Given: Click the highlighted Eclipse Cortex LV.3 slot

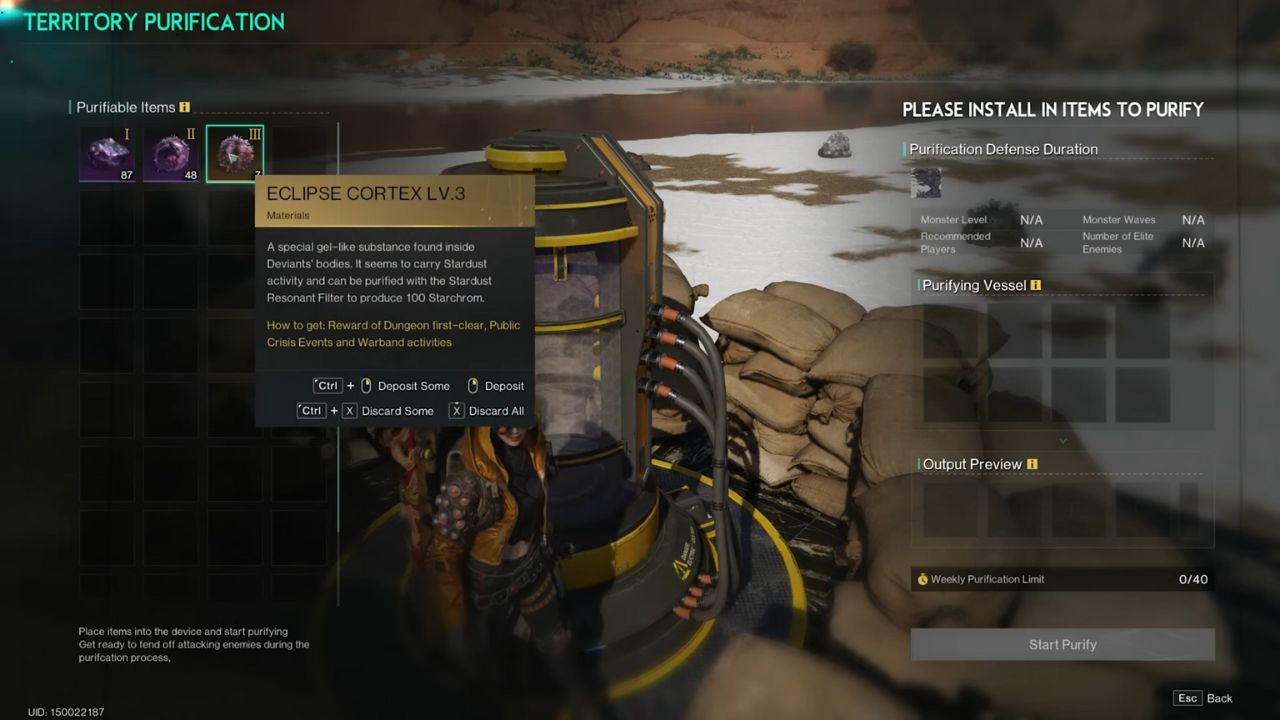Looking at the screenshot, I should coord(235,154).
